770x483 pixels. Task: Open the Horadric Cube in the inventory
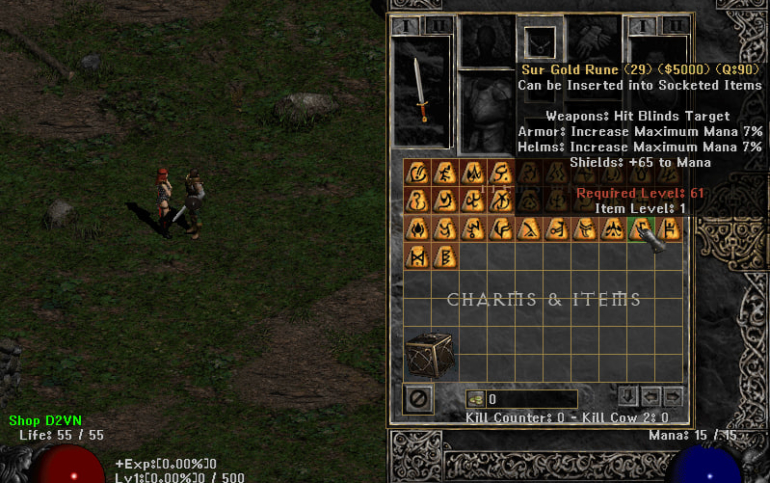(428, 353)
